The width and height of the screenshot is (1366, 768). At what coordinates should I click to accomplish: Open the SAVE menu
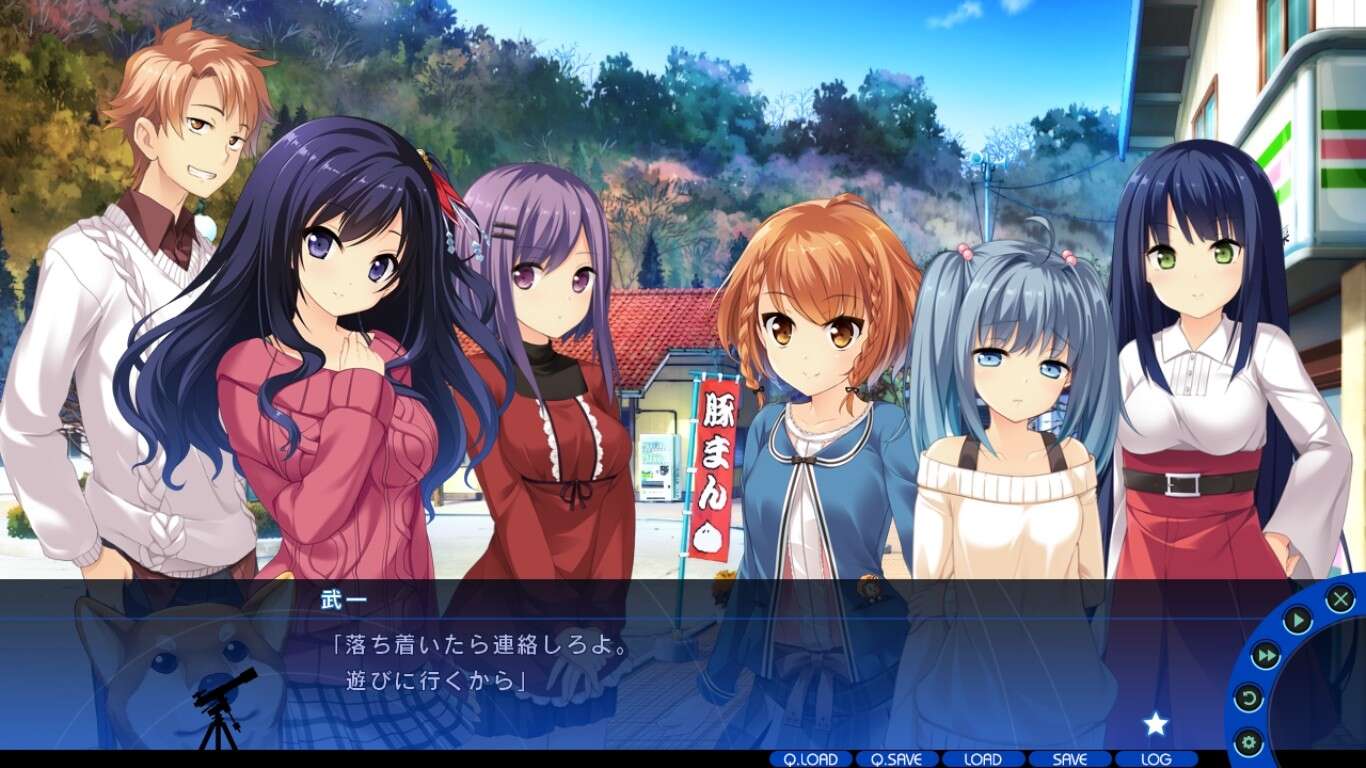1070,759
